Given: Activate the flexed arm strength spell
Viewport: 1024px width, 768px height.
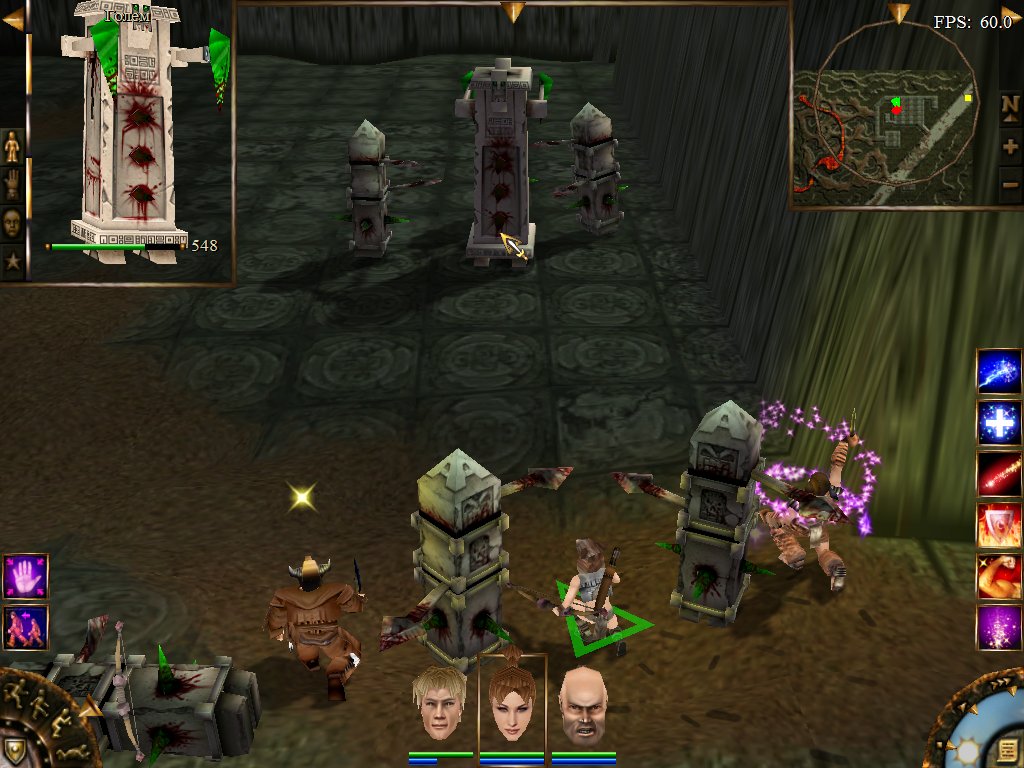Looking at the screenshot, I should (999, 577).
